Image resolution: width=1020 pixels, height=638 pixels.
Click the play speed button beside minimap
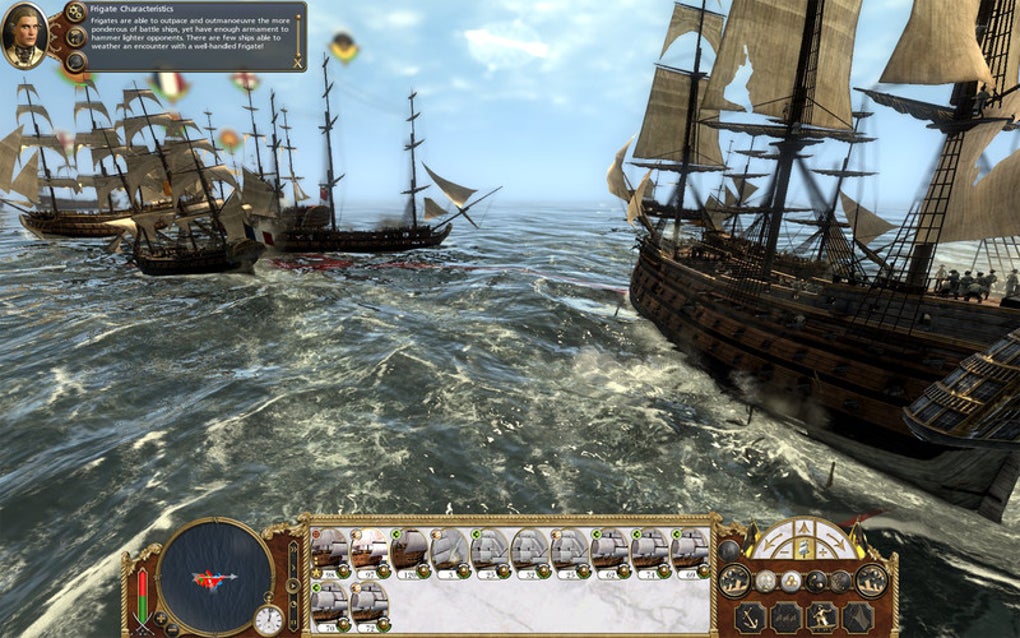(x=292, y=586)
